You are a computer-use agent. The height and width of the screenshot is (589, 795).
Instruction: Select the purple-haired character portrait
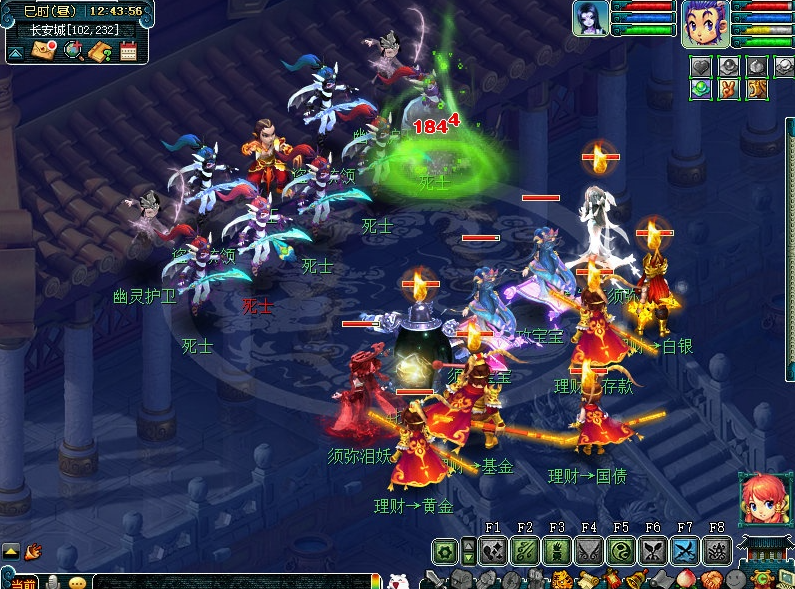[x=705, y=22]
